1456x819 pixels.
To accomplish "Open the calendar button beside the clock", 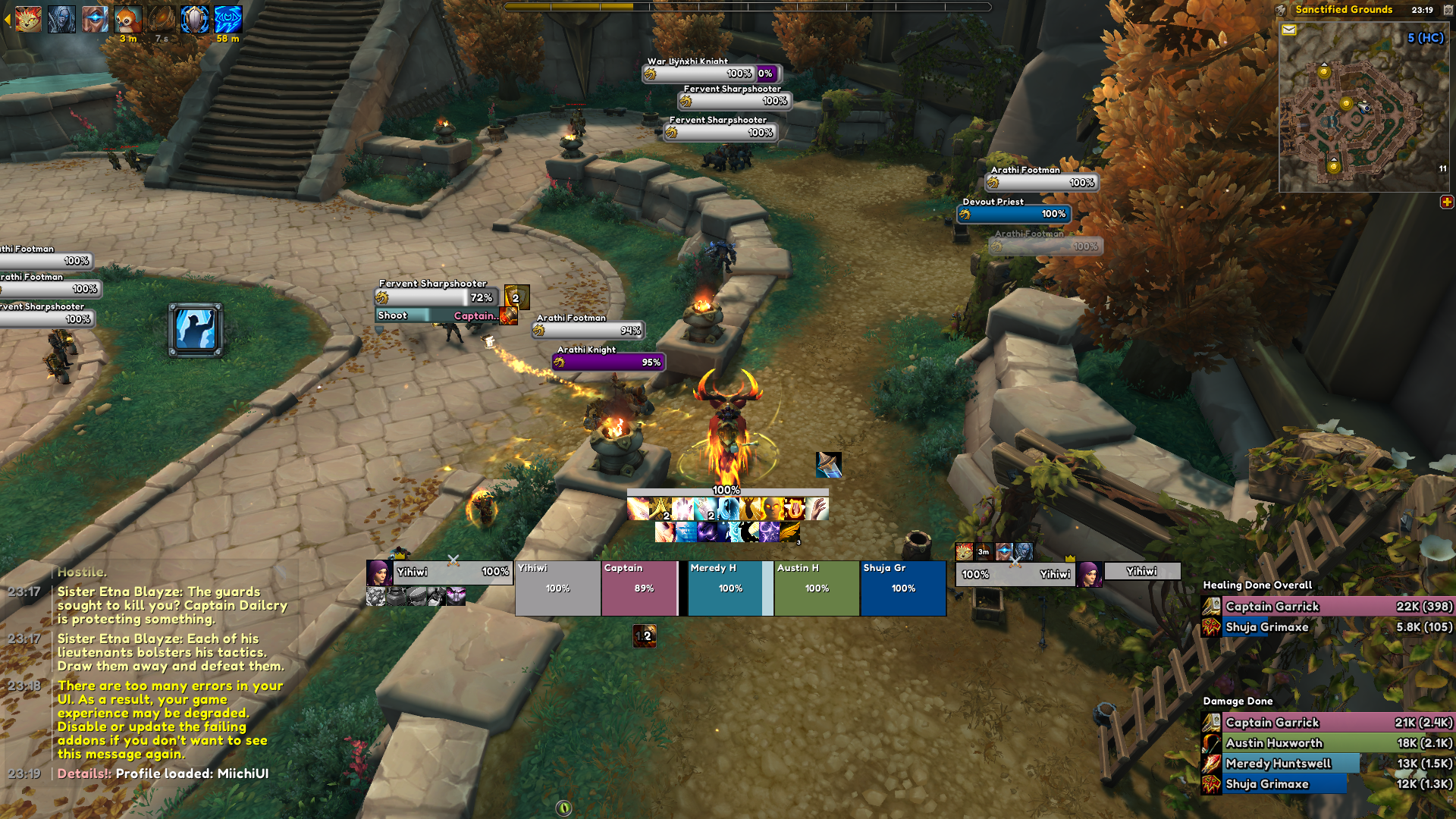I will point(1448,10).
